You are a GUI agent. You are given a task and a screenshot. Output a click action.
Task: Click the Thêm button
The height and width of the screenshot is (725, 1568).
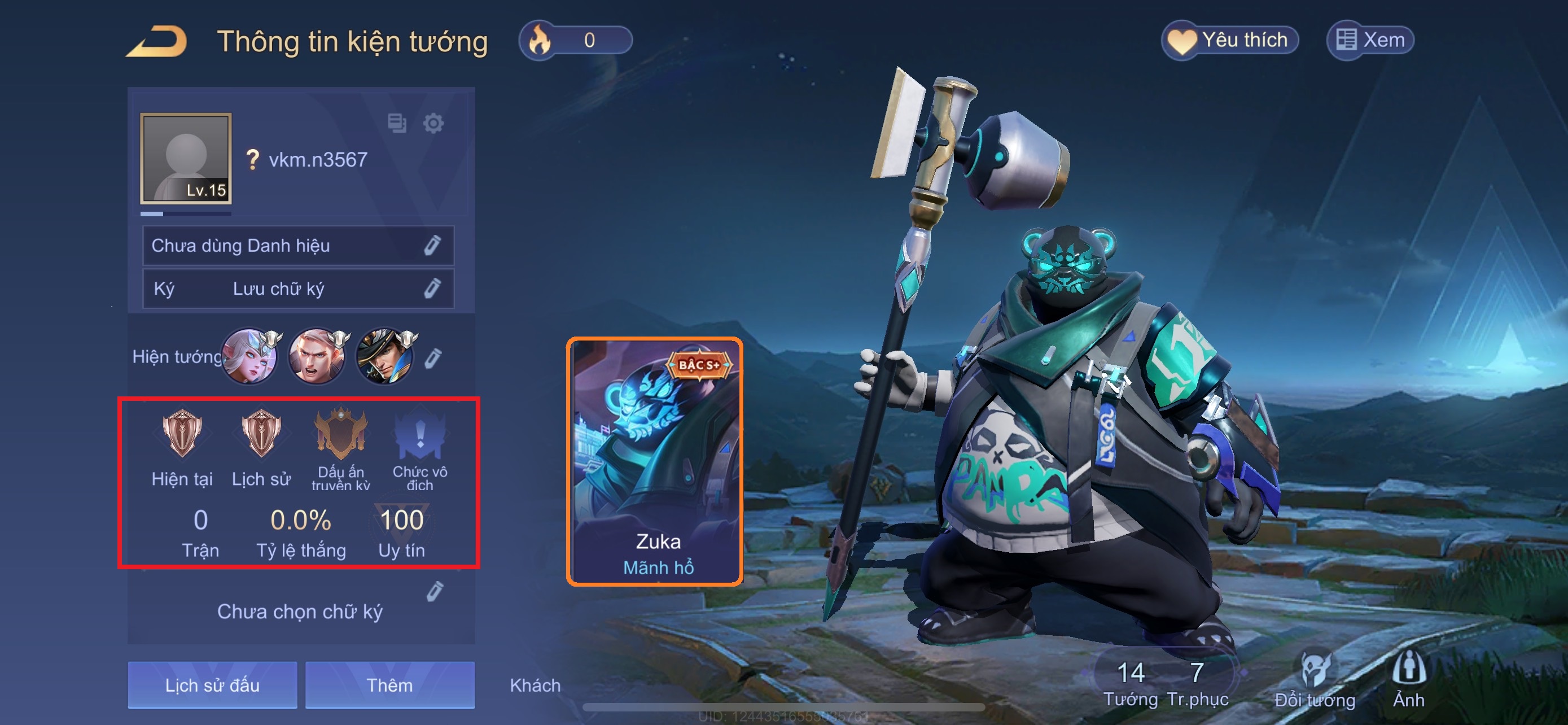(389, 685)
